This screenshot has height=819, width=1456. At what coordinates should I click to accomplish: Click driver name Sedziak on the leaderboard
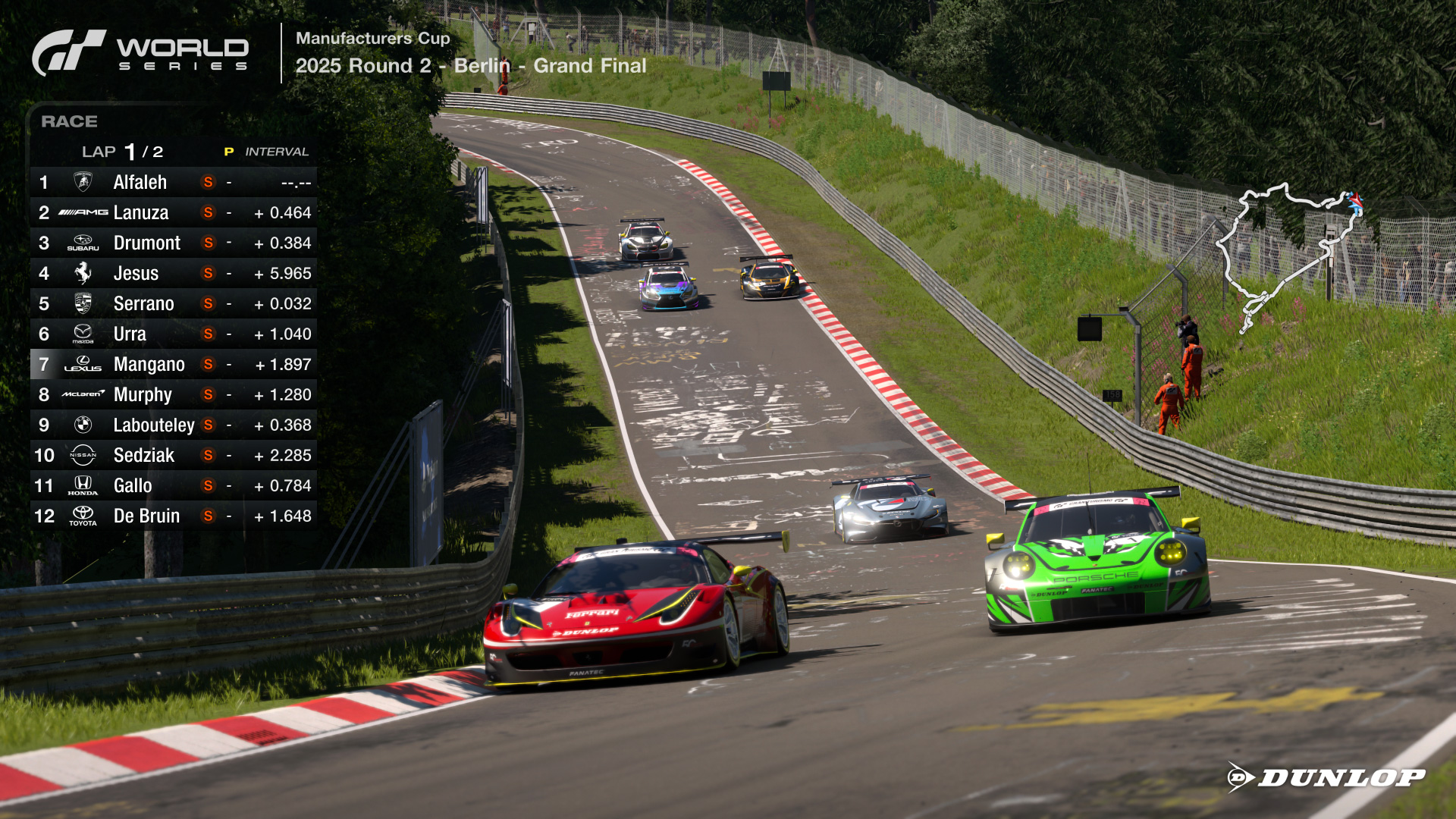click(x=145, y=455)
